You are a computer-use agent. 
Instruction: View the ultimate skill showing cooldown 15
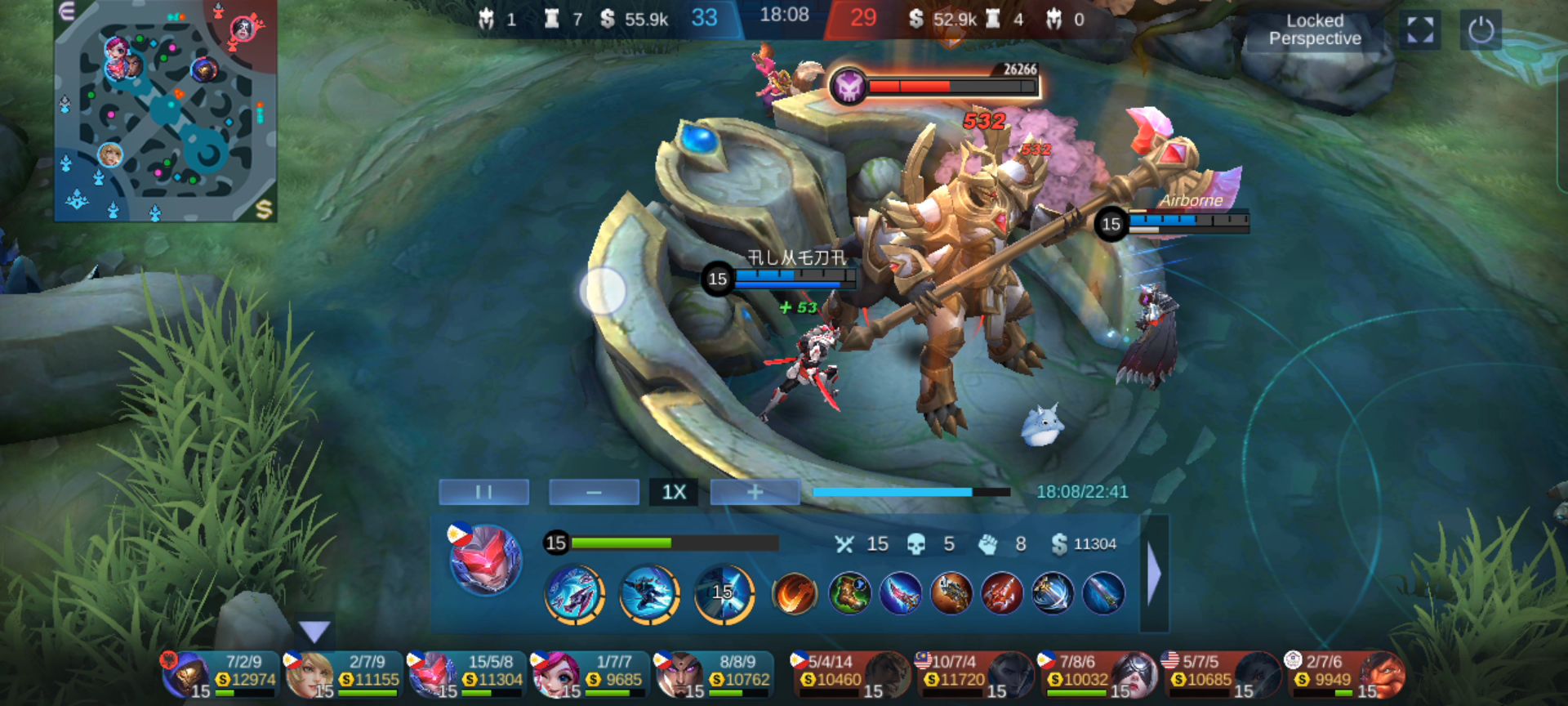pyautogui.click(x=724, y=593)
